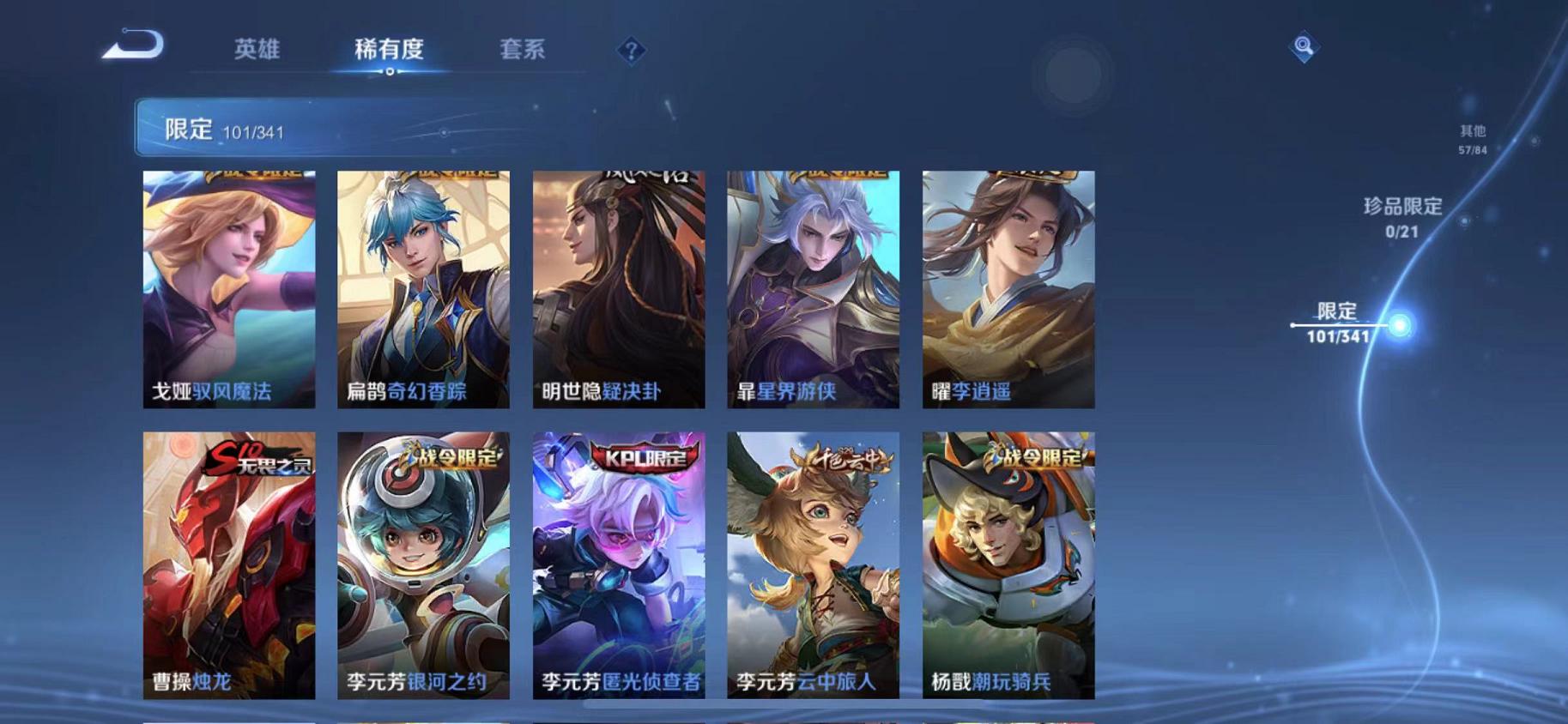
Task: Open the skin search magnifier icon
Action: (1303, 47)
